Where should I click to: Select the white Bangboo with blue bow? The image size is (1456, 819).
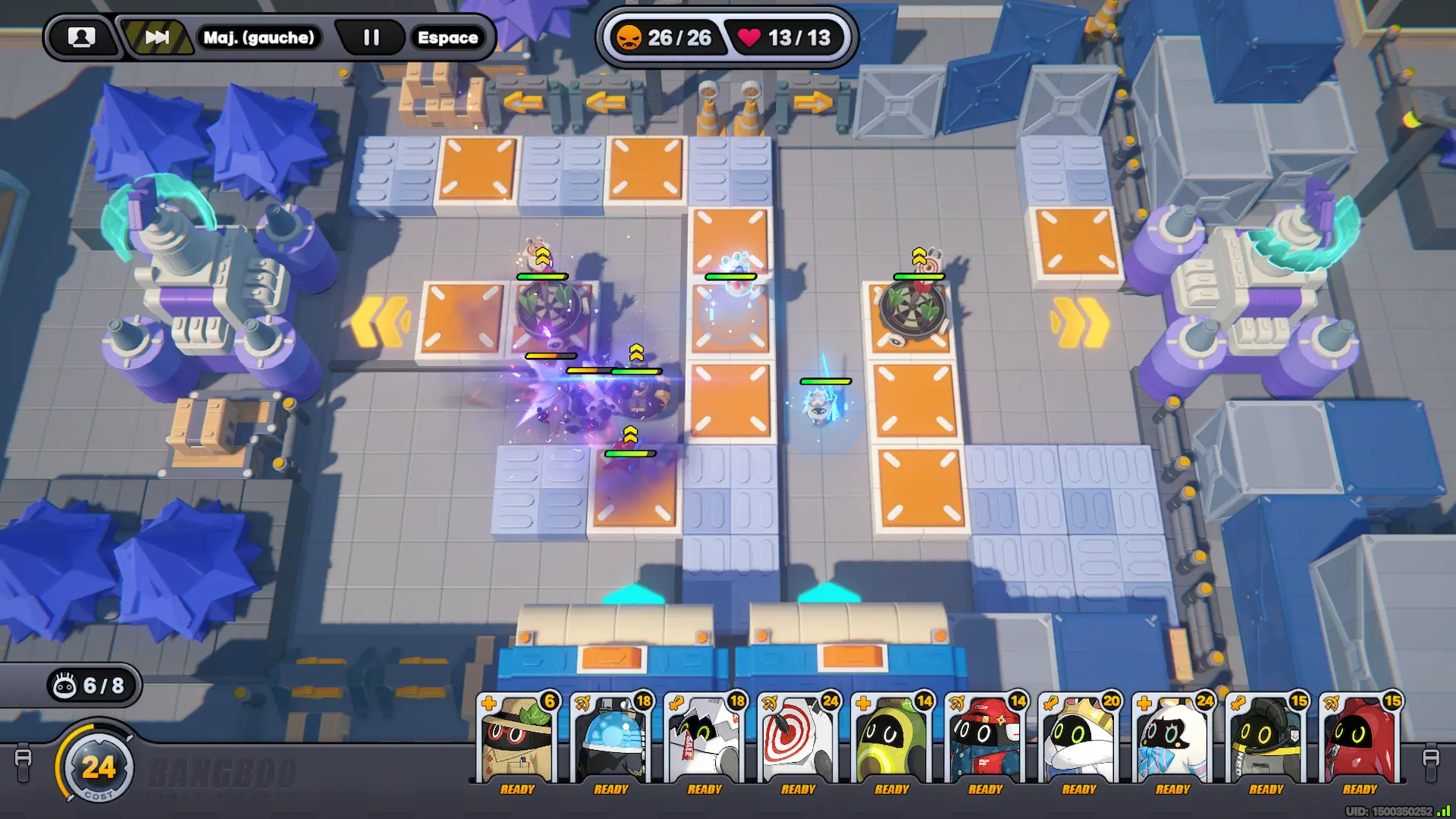click(1172, 741)
